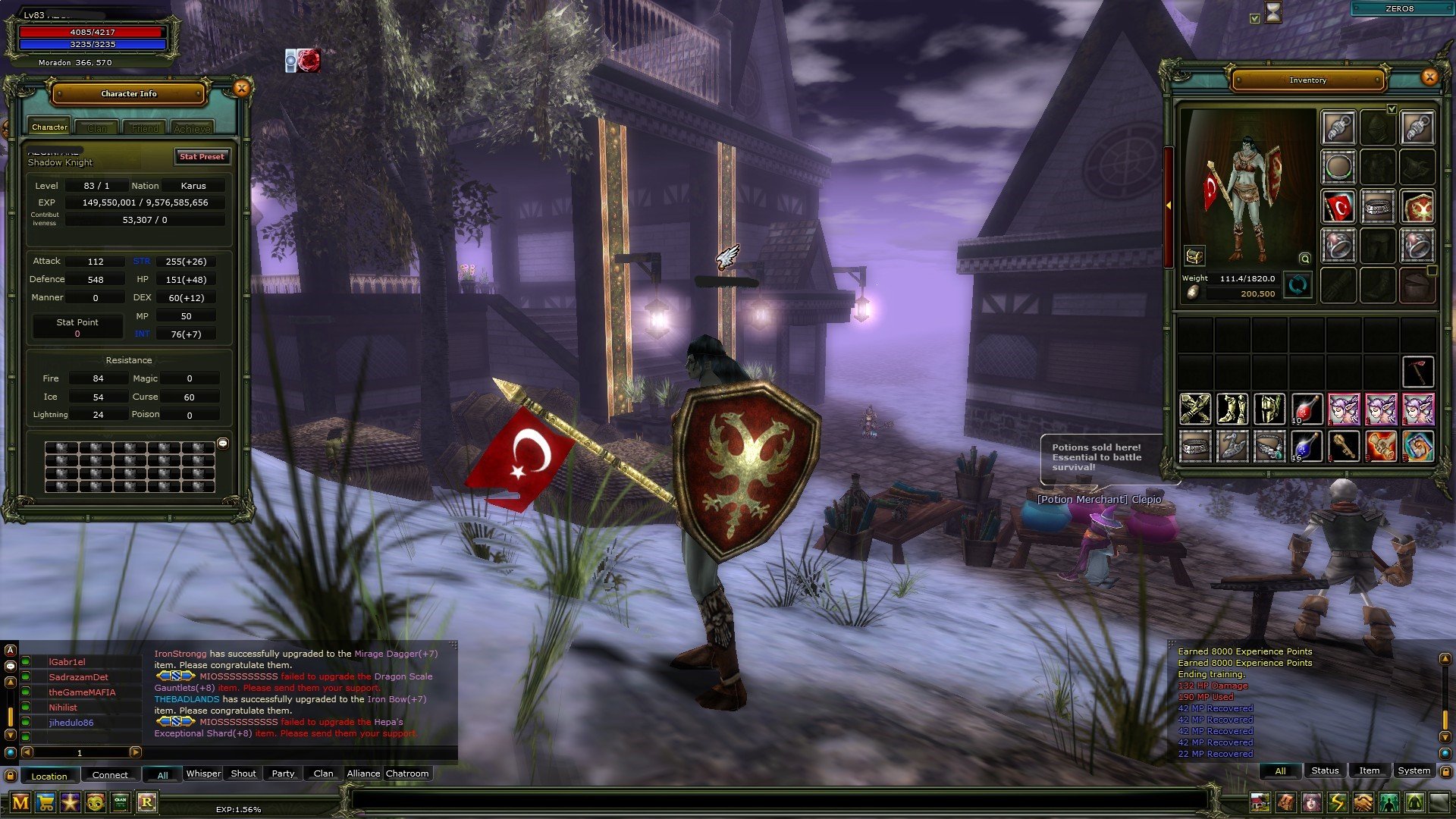Select the red axe item in inventory

click(1417, 372)
